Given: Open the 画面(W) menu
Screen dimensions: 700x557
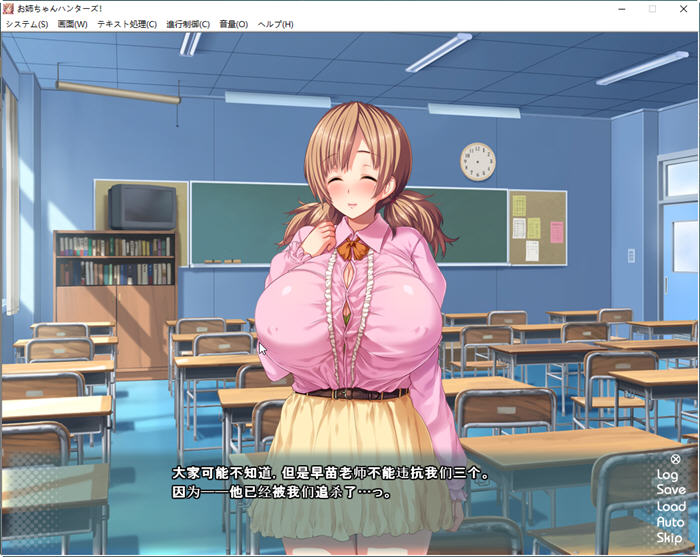Looking at the screenshot, I should [72, 24].
